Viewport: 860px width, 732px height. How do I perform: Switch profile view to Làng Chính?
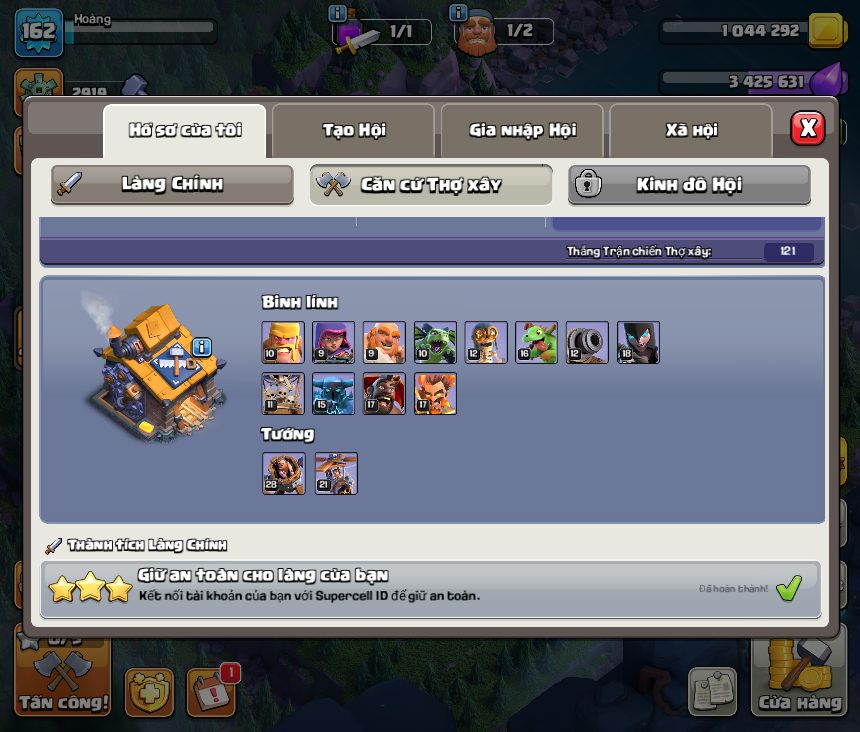click(x=172, y=184)
